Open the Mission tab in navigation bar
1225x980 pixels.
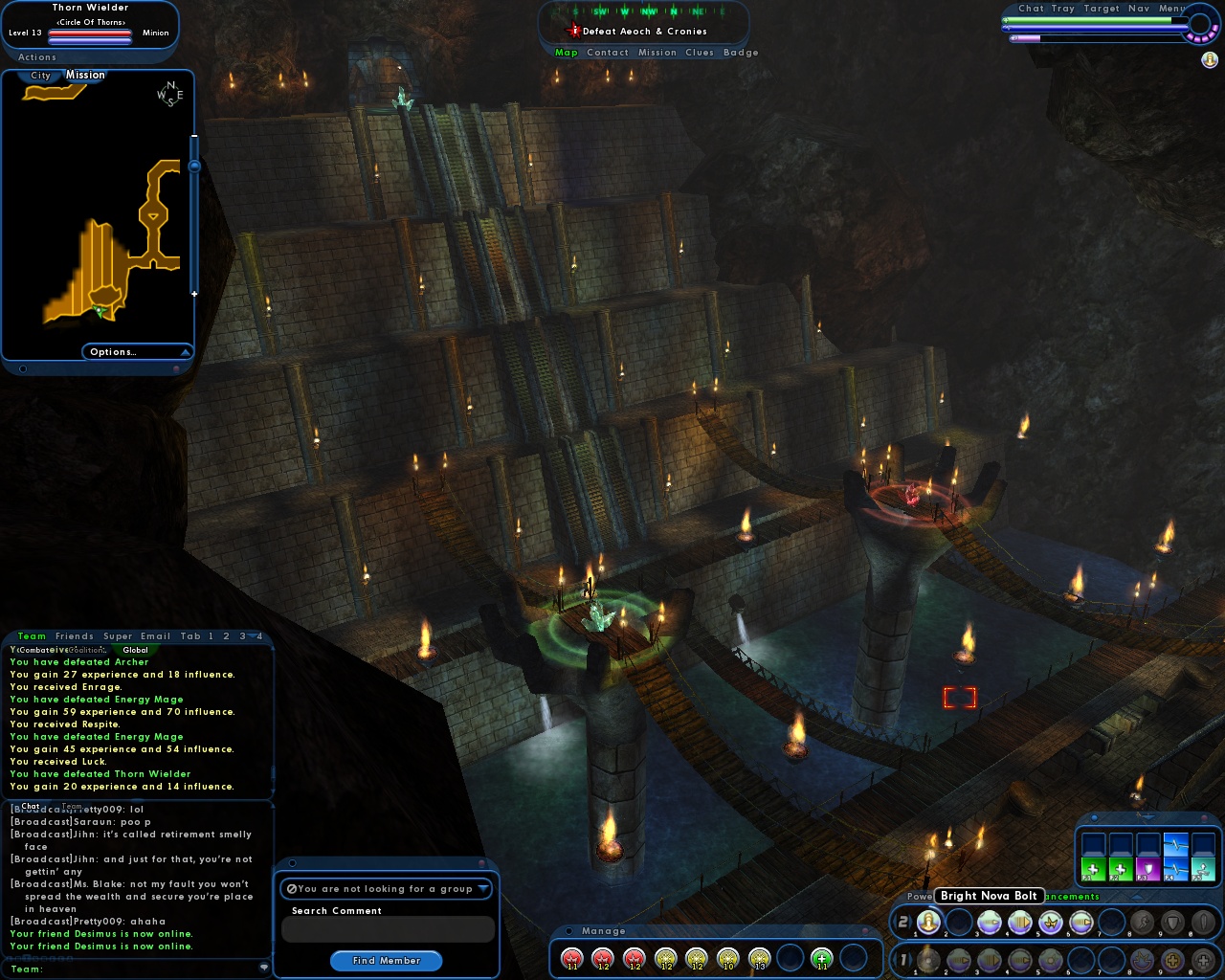coord(657,53)
